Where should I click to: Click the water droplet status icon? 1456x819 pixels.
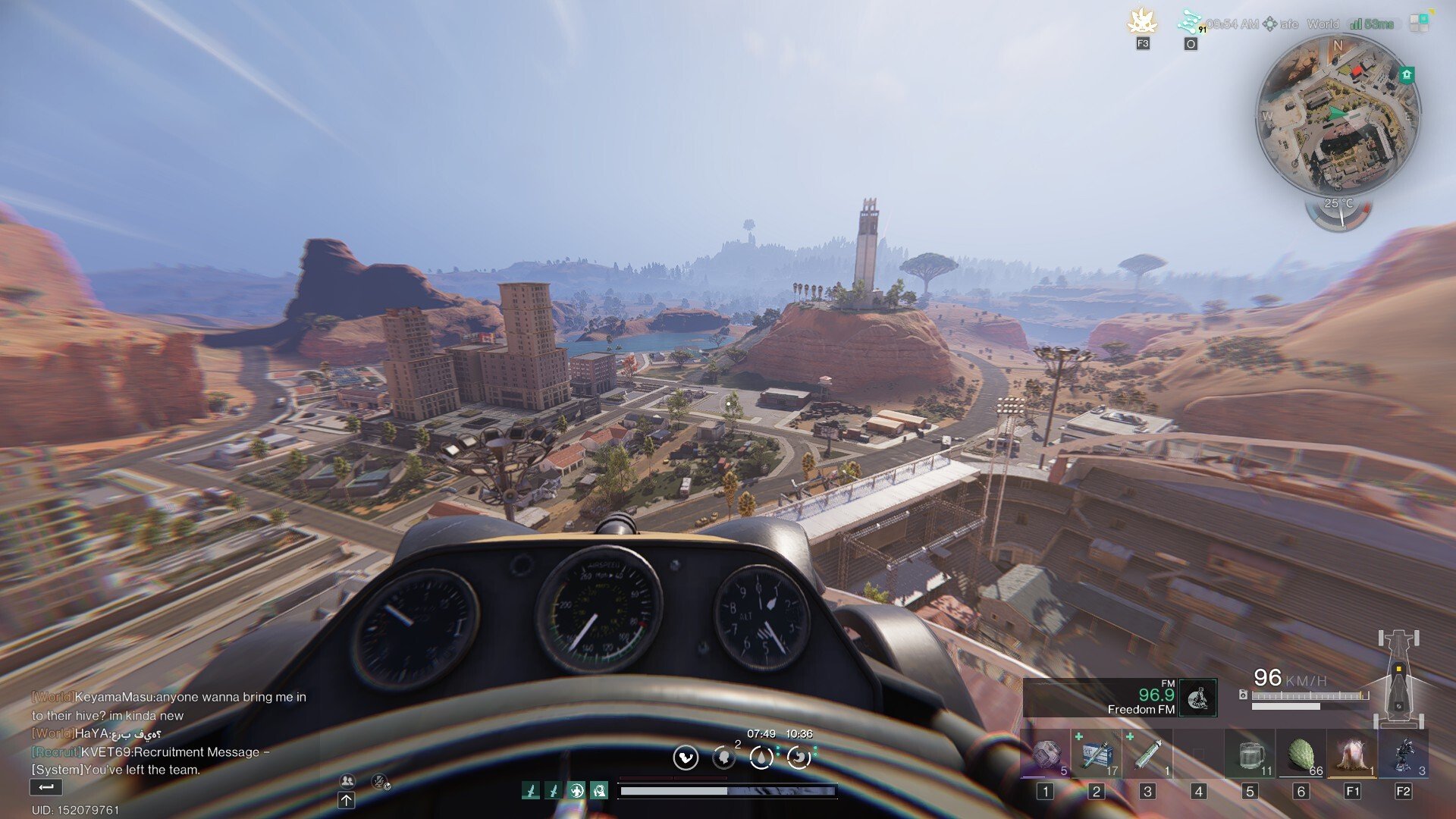(761, 757)
